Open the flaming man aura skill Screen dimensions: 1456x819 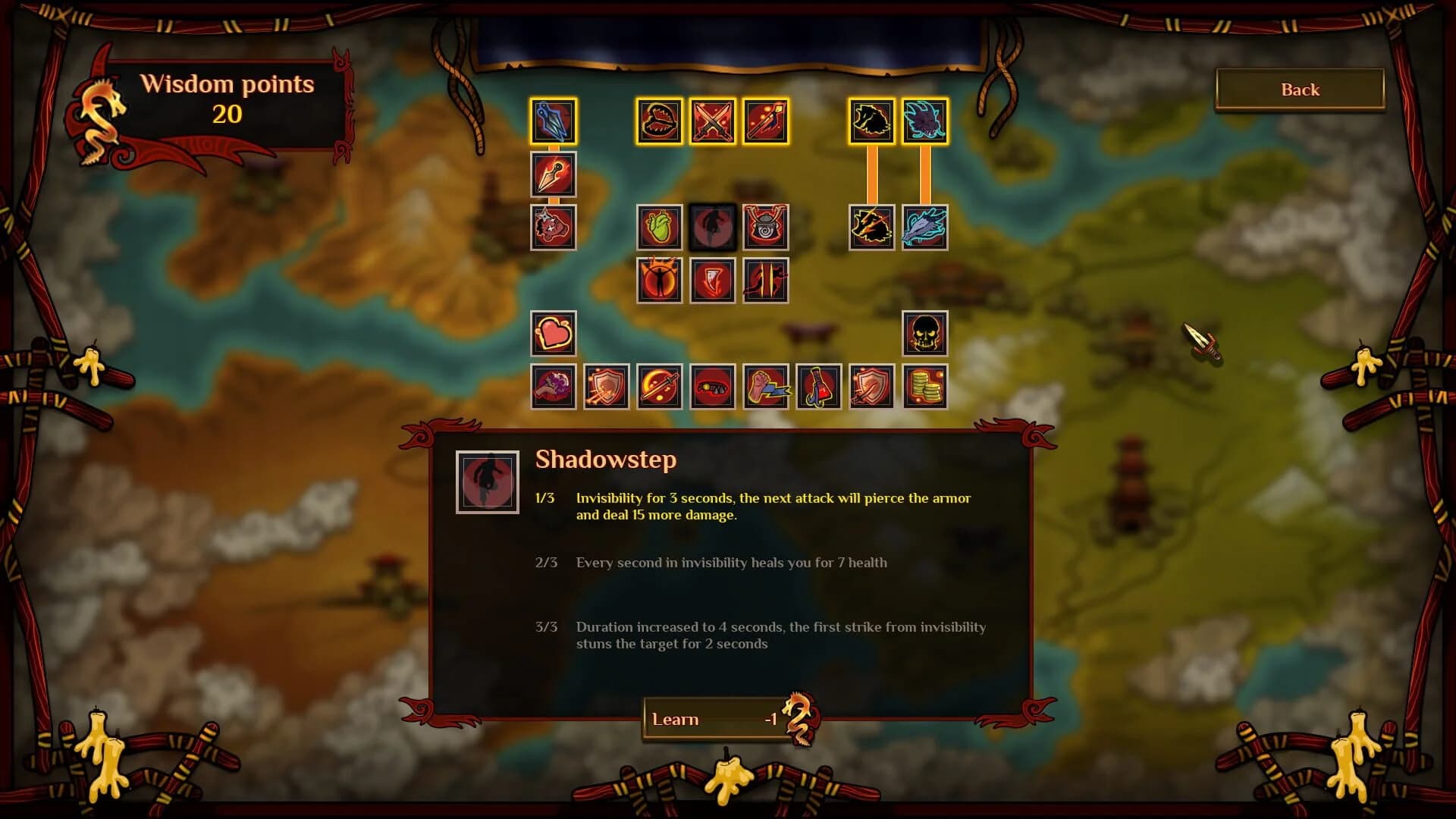pyautogui.click(x=659, y=281)
